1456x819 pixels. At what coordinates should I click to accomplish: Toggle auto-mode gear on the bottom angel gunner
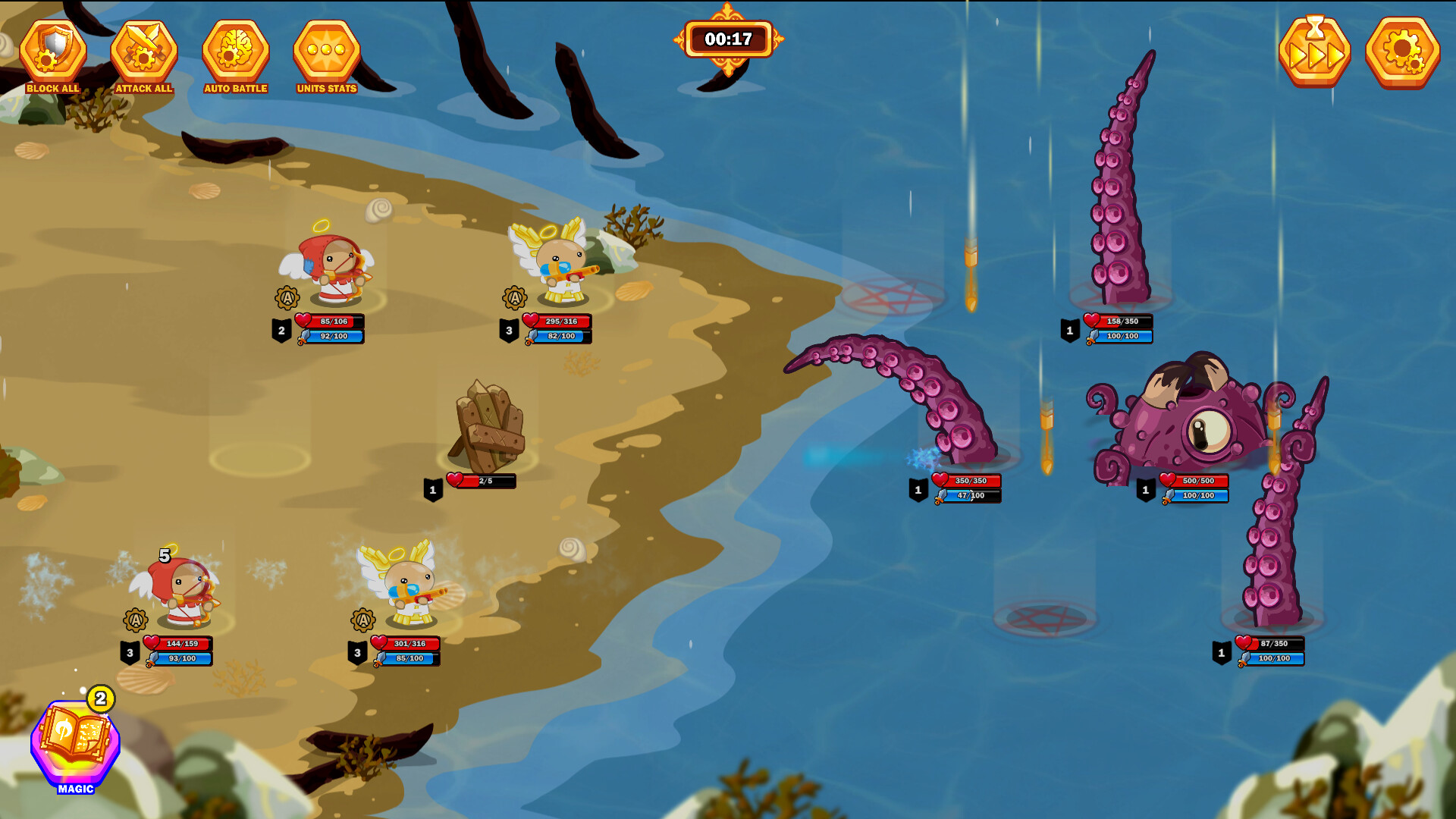[362, 621]
